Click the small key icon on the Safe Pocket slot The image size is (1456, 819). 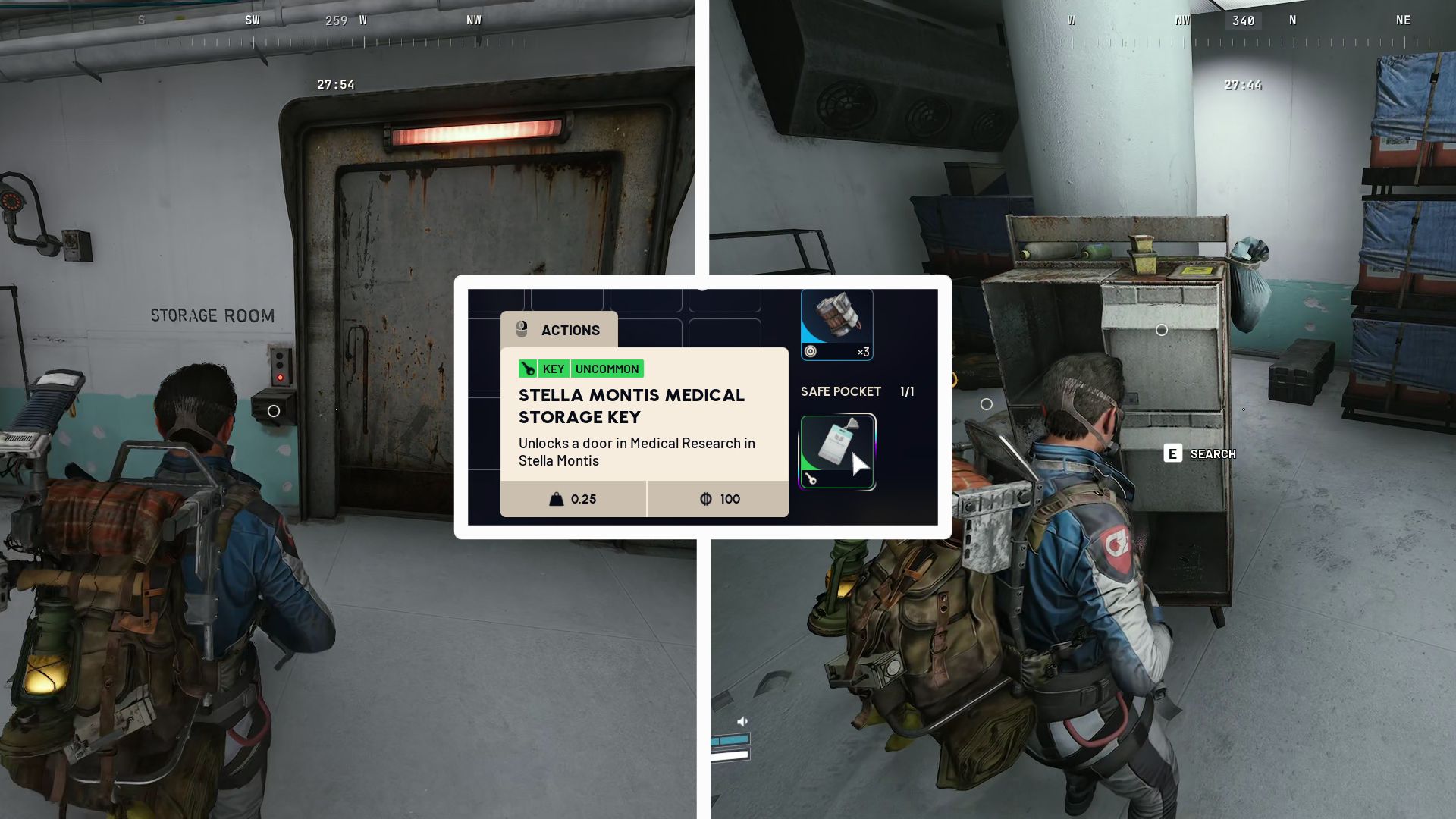point(810,480)
